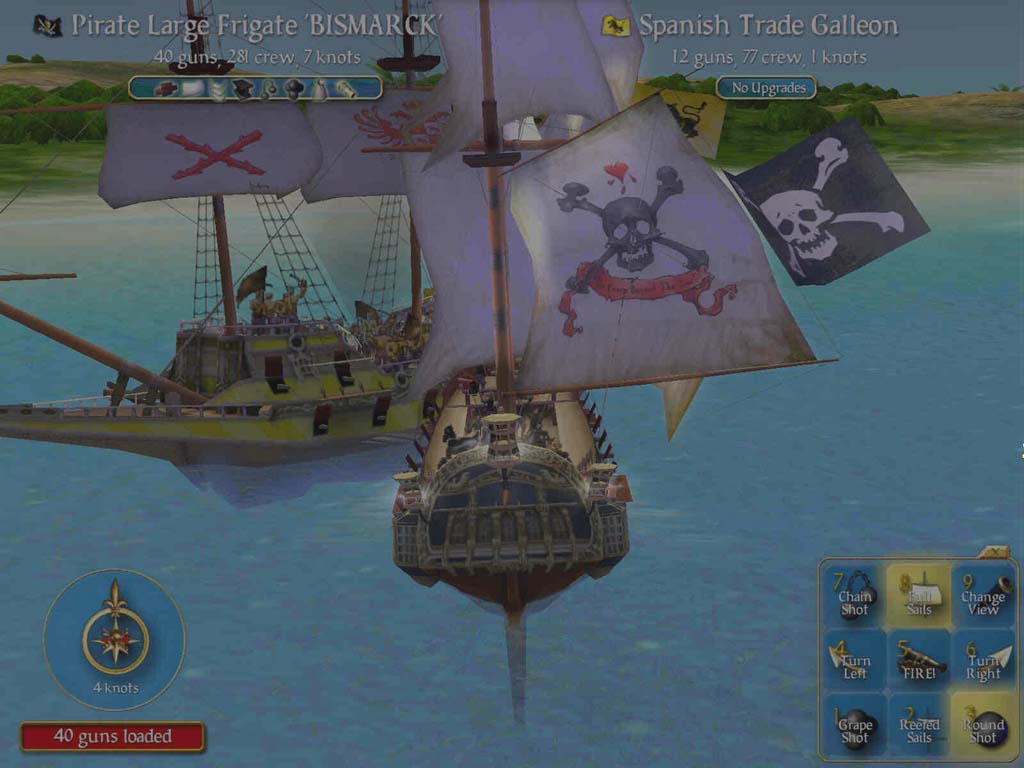Collapse the control pad using its top tab
Viewport: 1024px width, 768px height.
coord(995,551)
